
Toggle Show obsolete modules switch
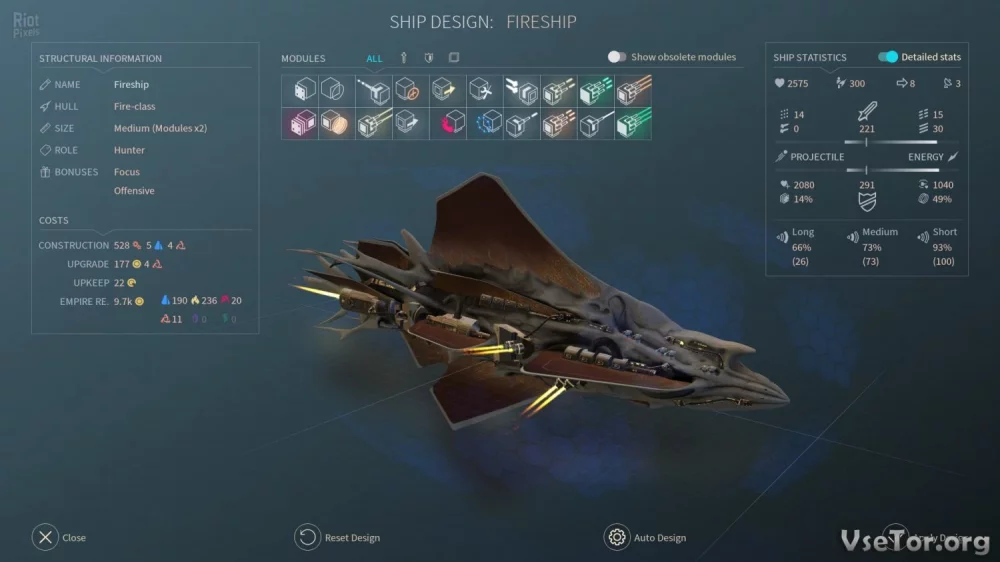(x=617, y=57)
